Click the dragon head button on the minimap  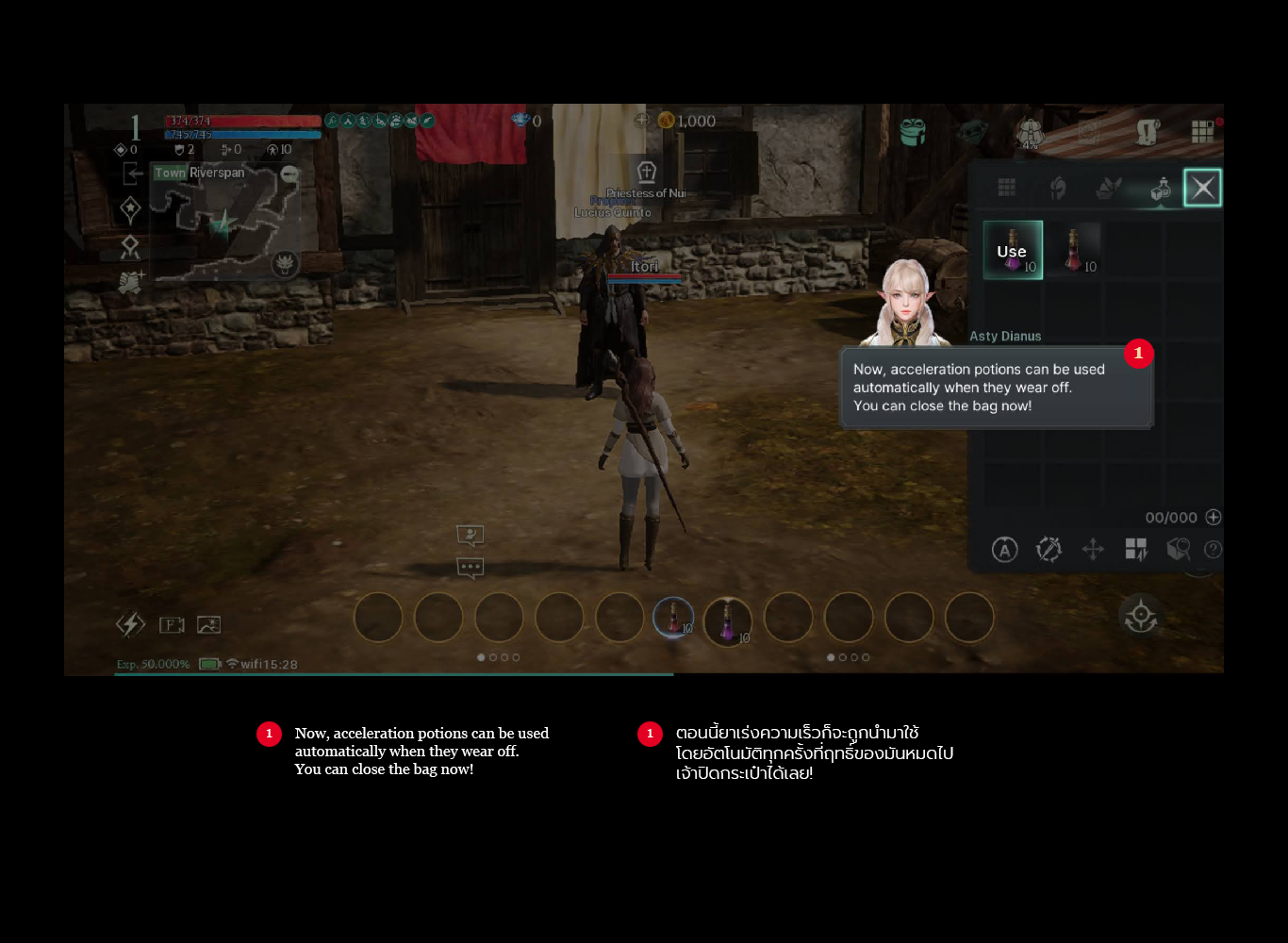pos(284,264)
